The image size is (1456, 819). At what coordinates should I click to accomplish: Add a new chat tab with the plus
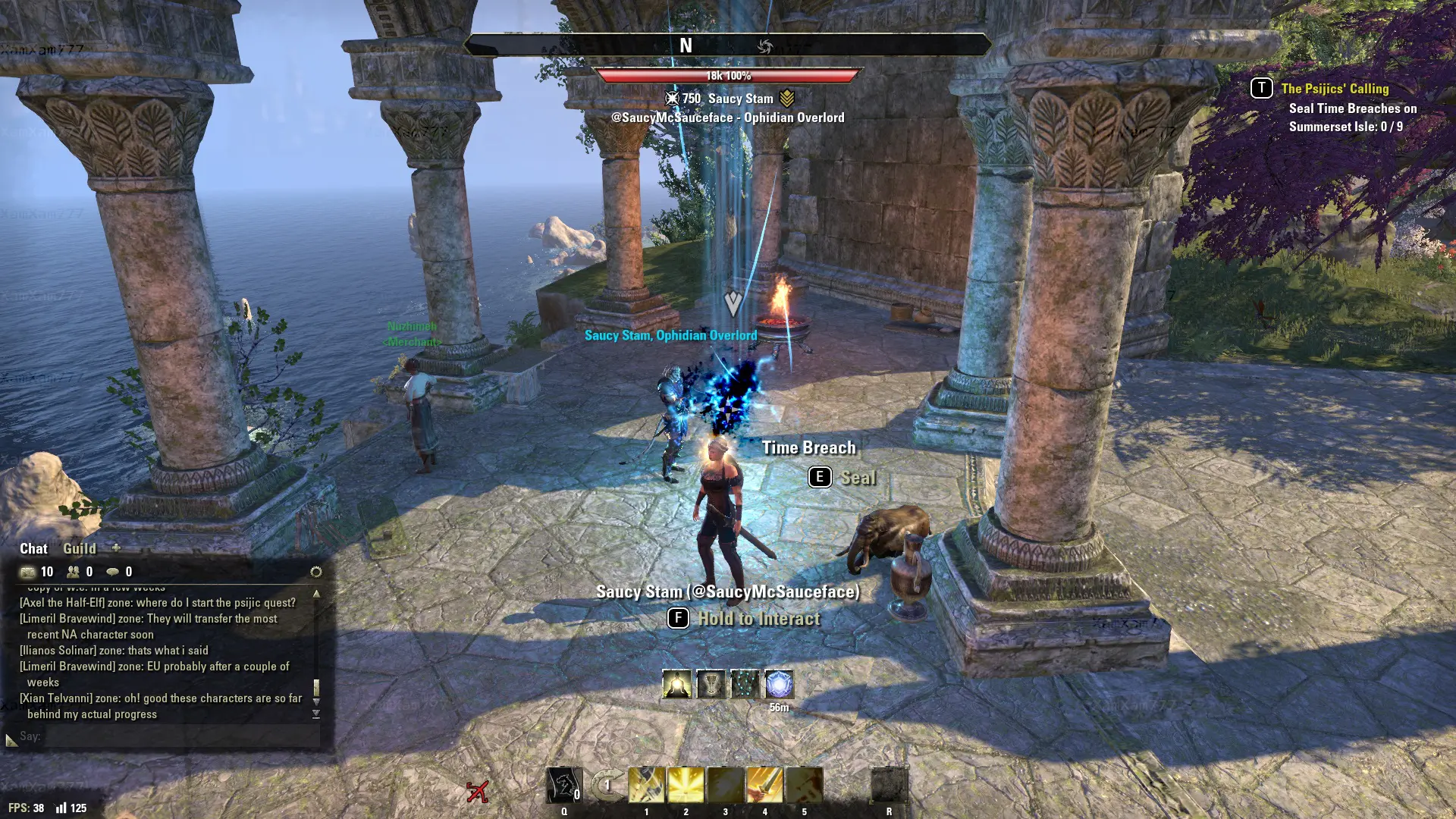click(x=116, y=548)
